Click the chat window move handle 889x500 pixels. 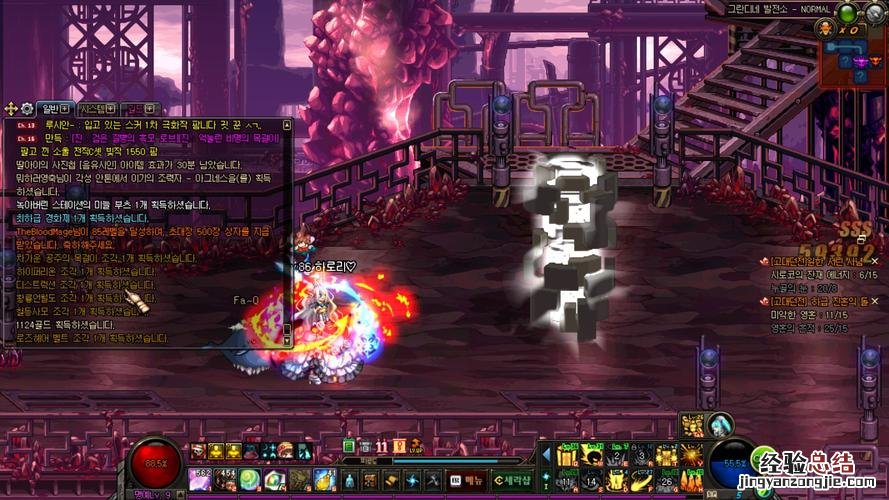point(11,108)
